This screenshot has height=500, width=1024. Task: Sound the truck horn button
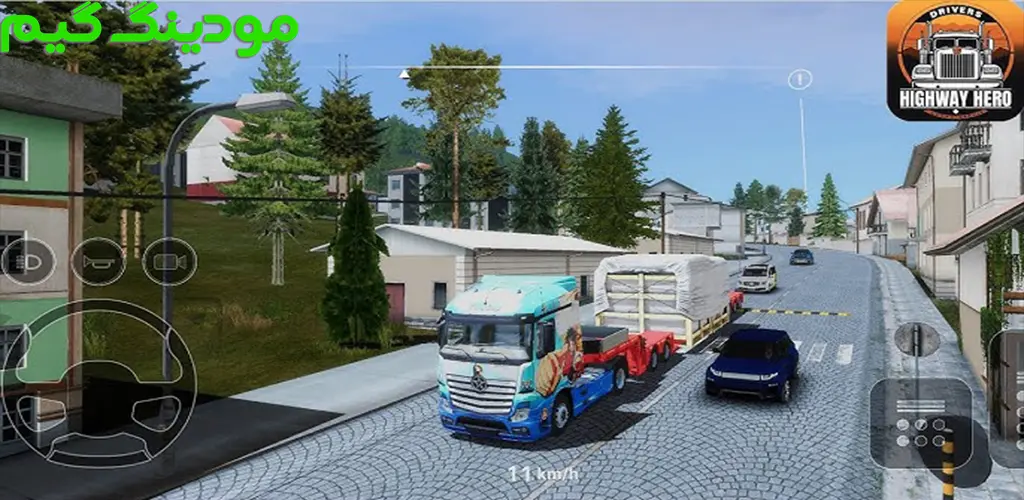coord(98,262)
